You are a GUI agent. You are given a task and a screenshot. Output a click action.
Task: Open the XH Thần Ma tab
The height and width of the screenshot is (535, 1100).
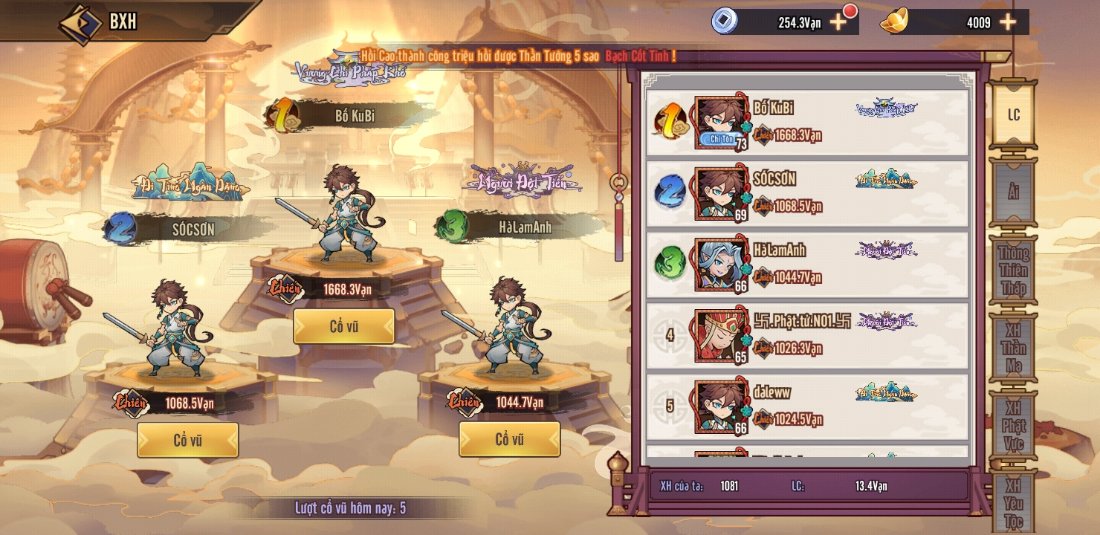pos(1013,348)
